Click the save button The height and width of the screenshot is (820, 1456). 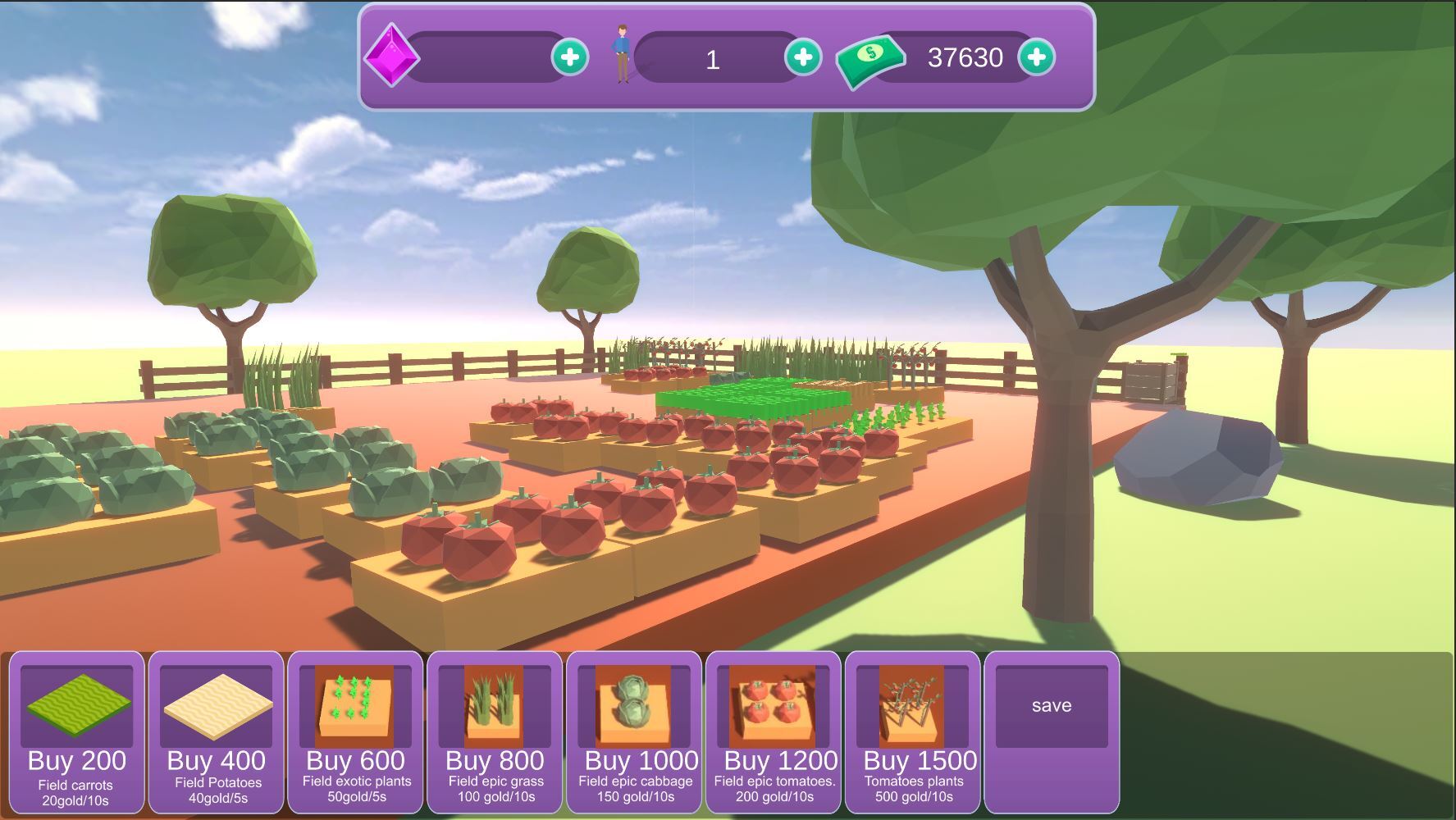(1052, 704)
